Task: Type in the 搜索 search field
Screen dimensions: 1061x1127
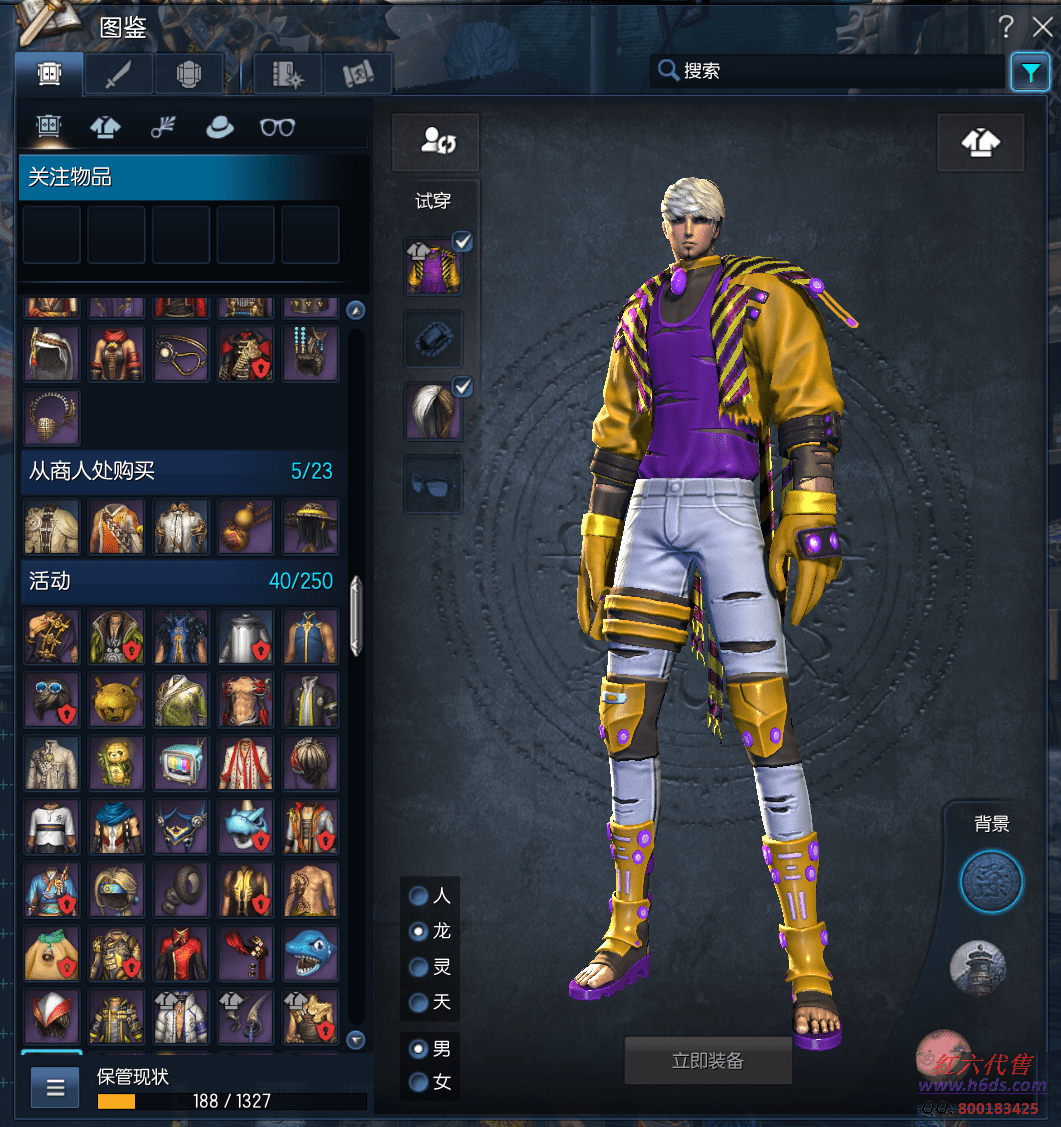Action: (x=840, y=71)
